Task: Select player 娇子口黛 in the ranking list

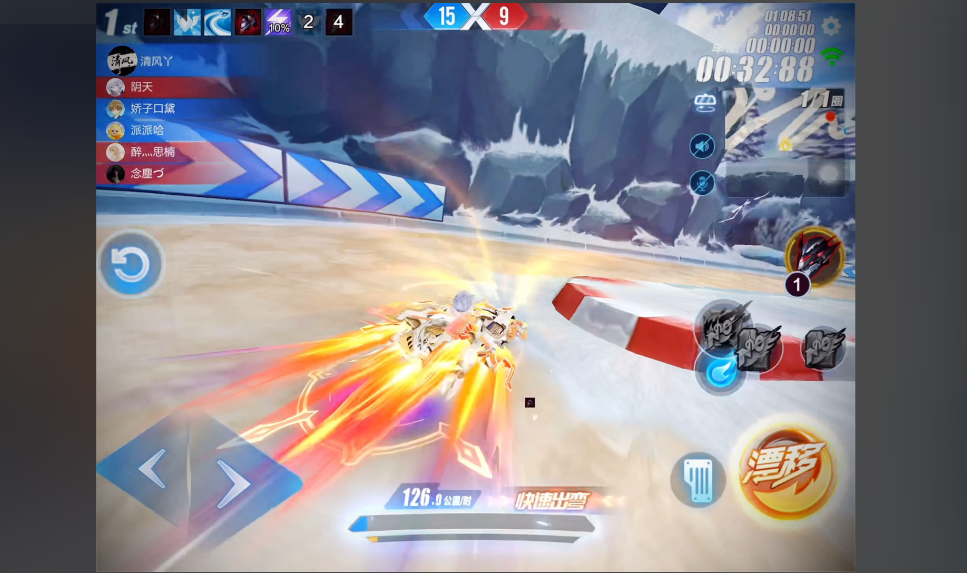Action: pos(152,108)
